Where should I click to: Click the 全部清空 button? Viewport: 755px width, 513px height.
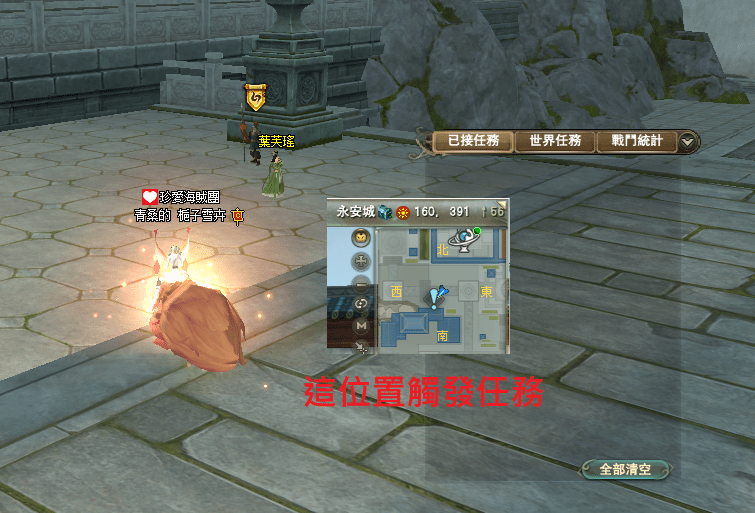626,468
